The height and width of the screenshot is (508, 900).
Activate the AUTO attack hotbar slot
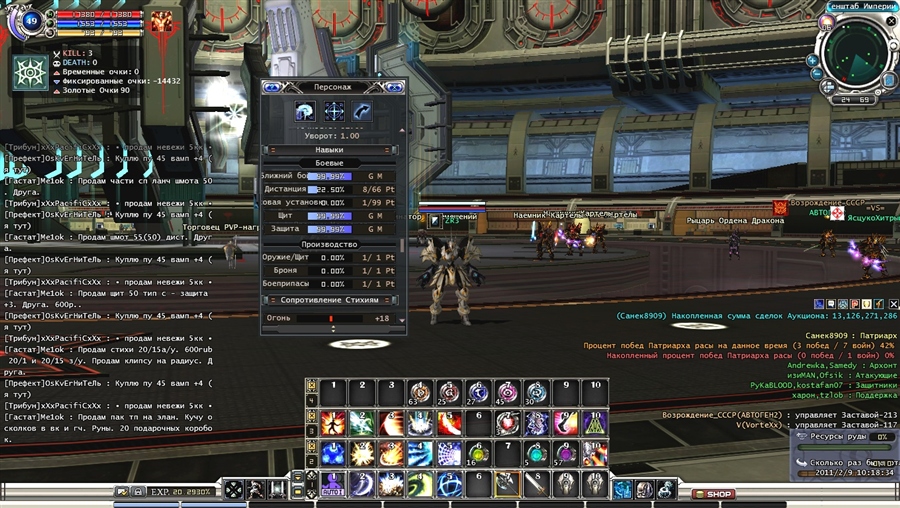332,484
